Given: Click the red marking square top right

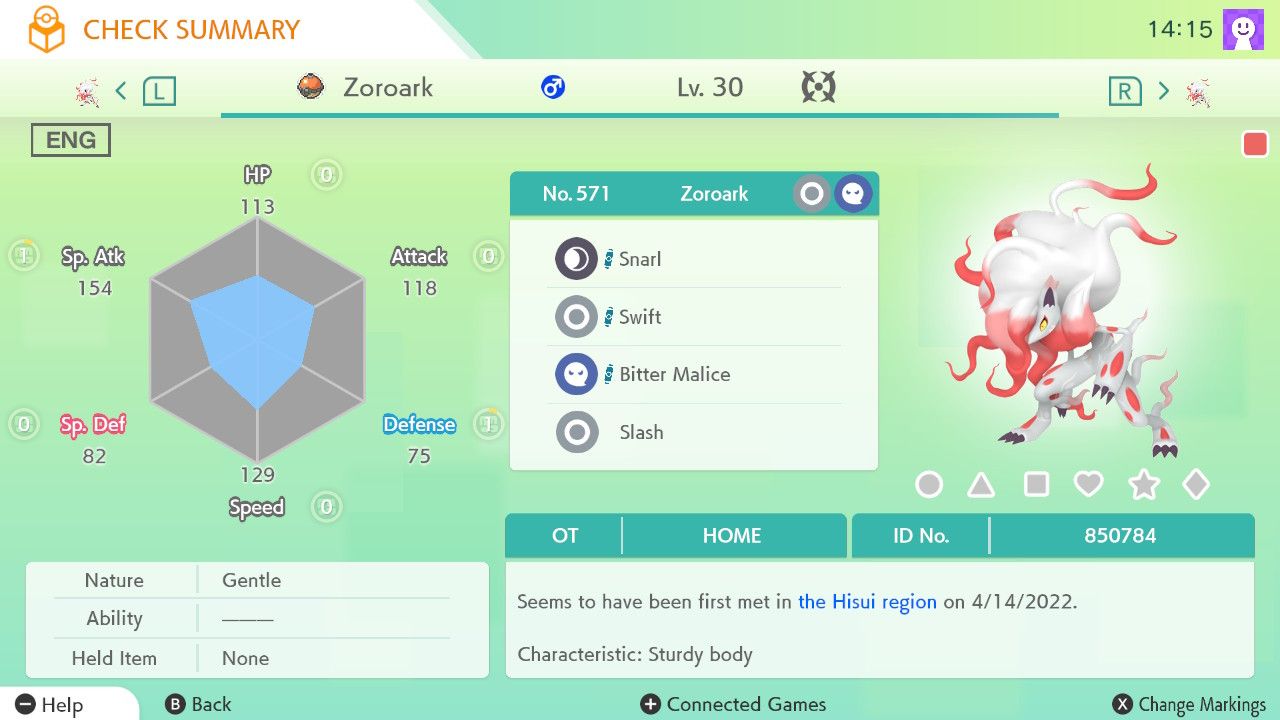Looking at the screenshot, I should [1256, 143].
